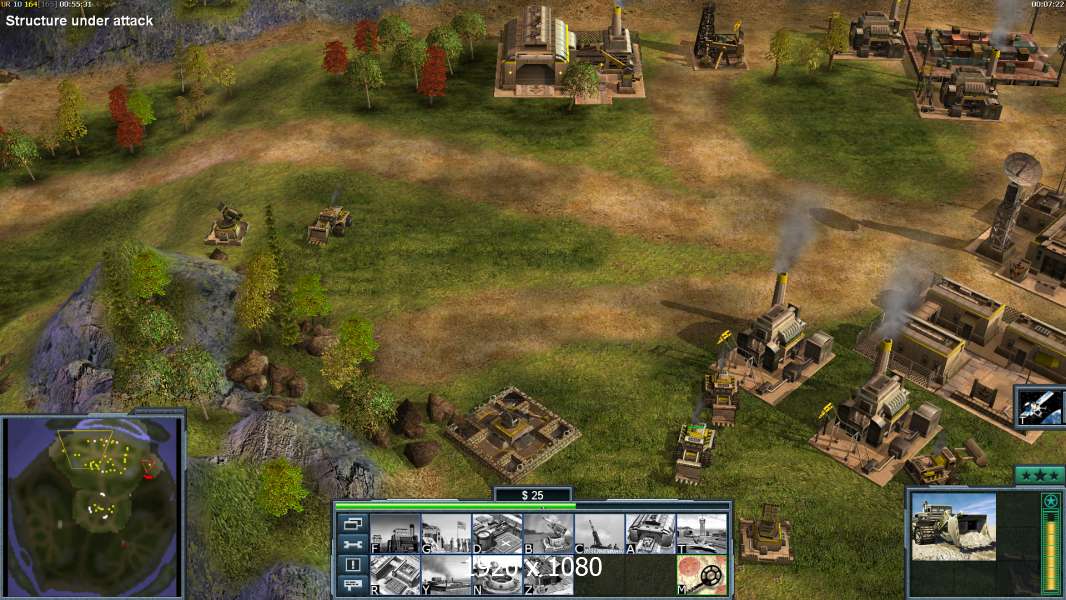Select the build icon labeled Z

[x=548, y=574]
